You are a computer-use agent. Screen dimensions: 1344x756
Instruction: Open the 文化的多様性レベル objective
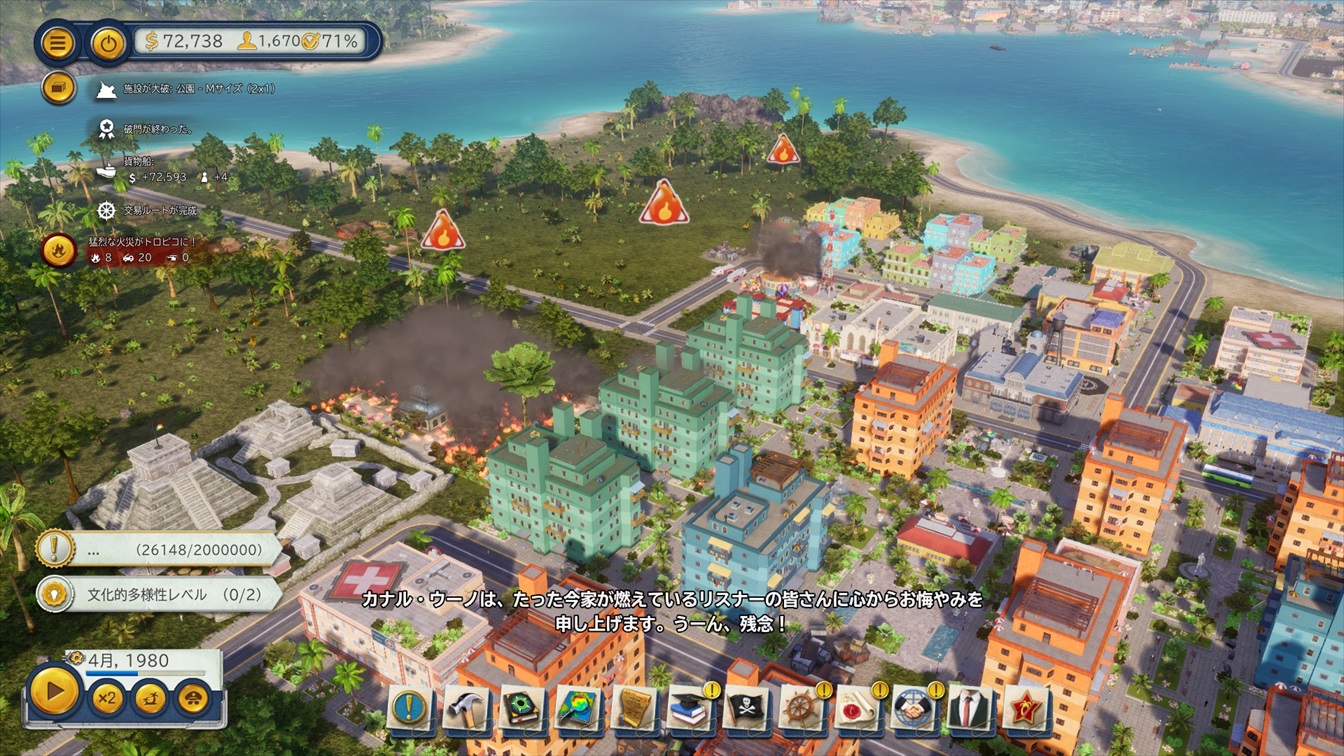tap(160, 594)
